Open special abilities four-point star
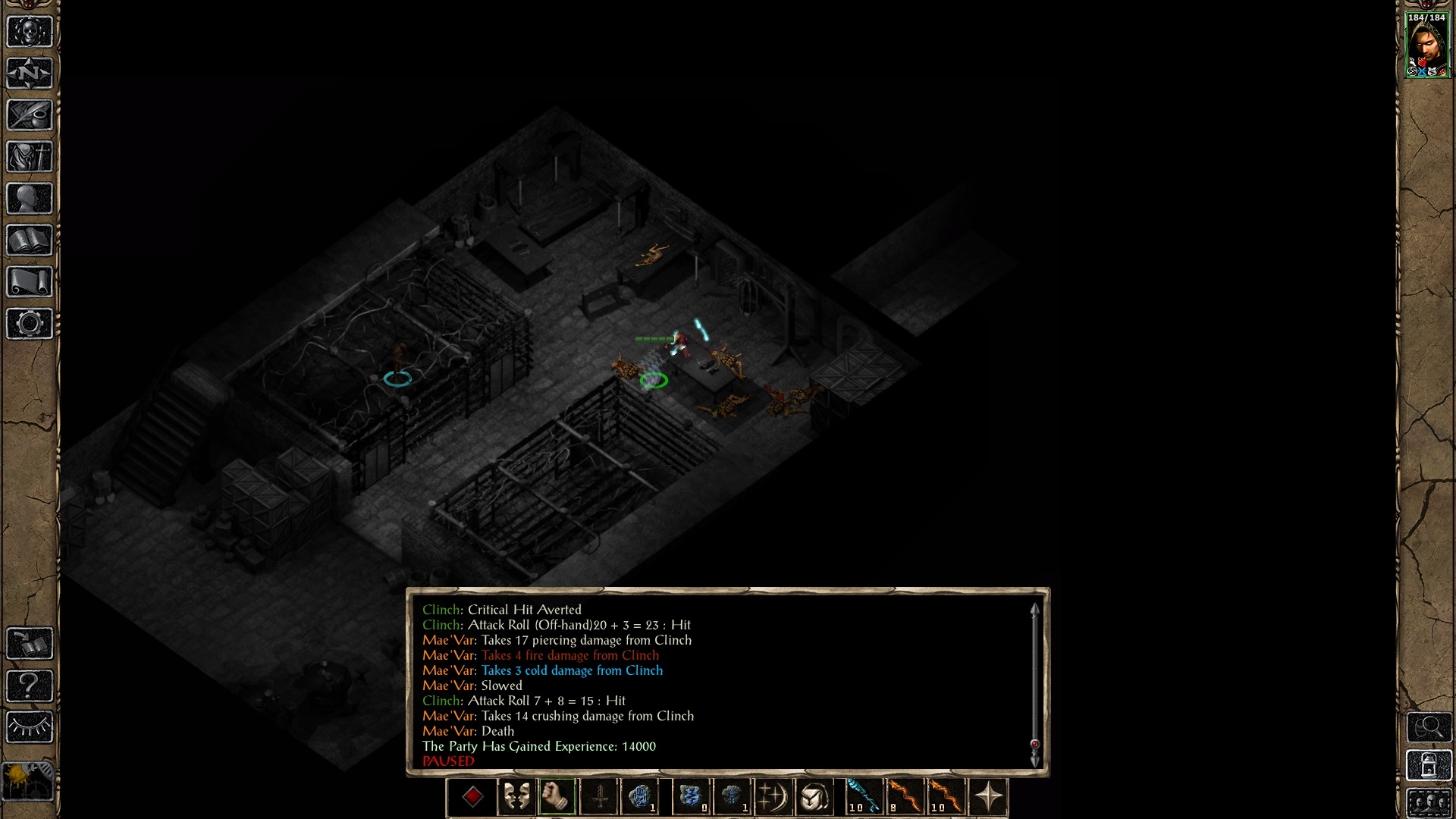The width and height of the screenshot is (1456, 819). pos(989,797)
